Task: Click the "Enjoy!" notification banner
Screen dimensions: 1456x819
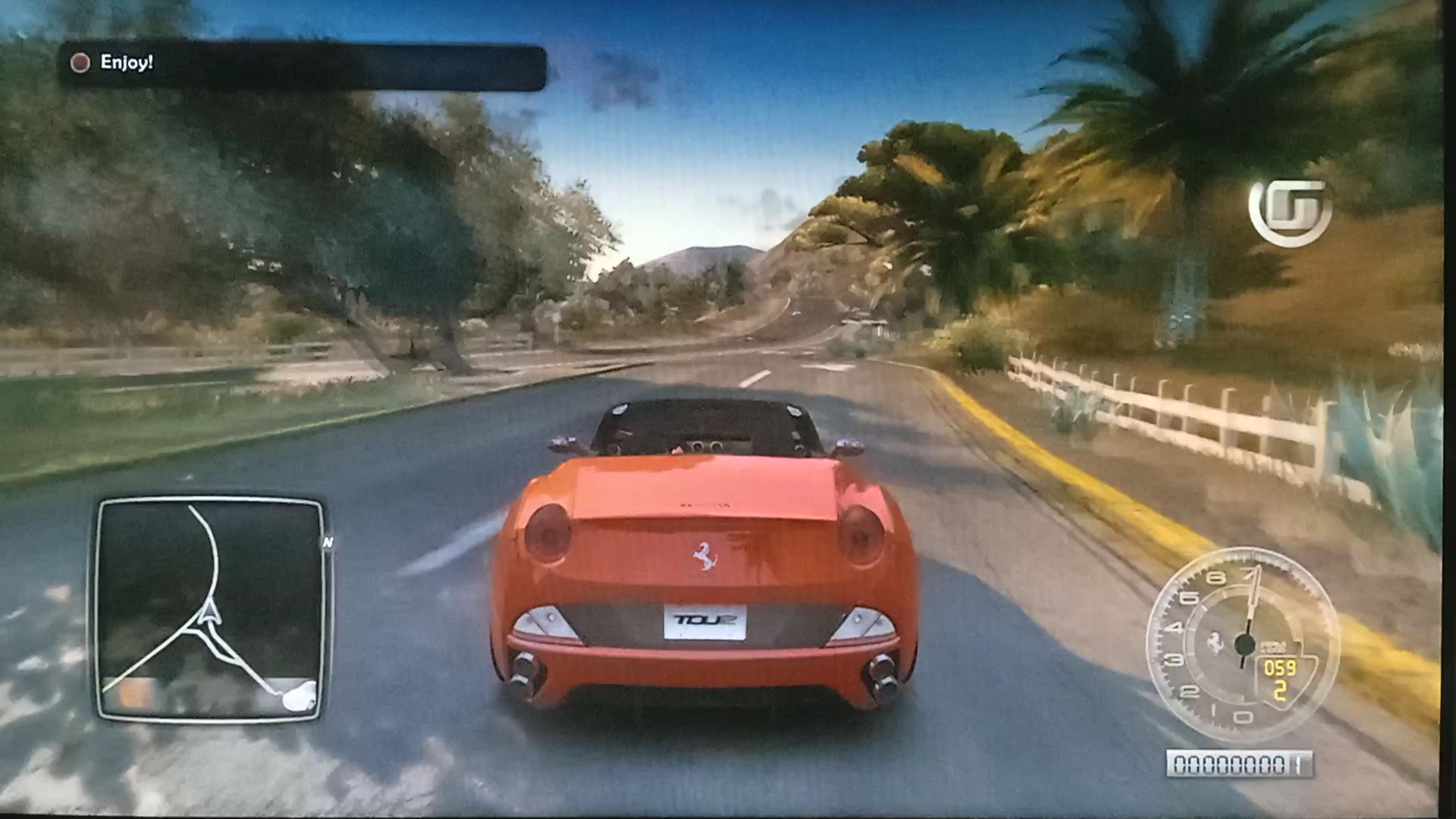Action: (302, 65)
